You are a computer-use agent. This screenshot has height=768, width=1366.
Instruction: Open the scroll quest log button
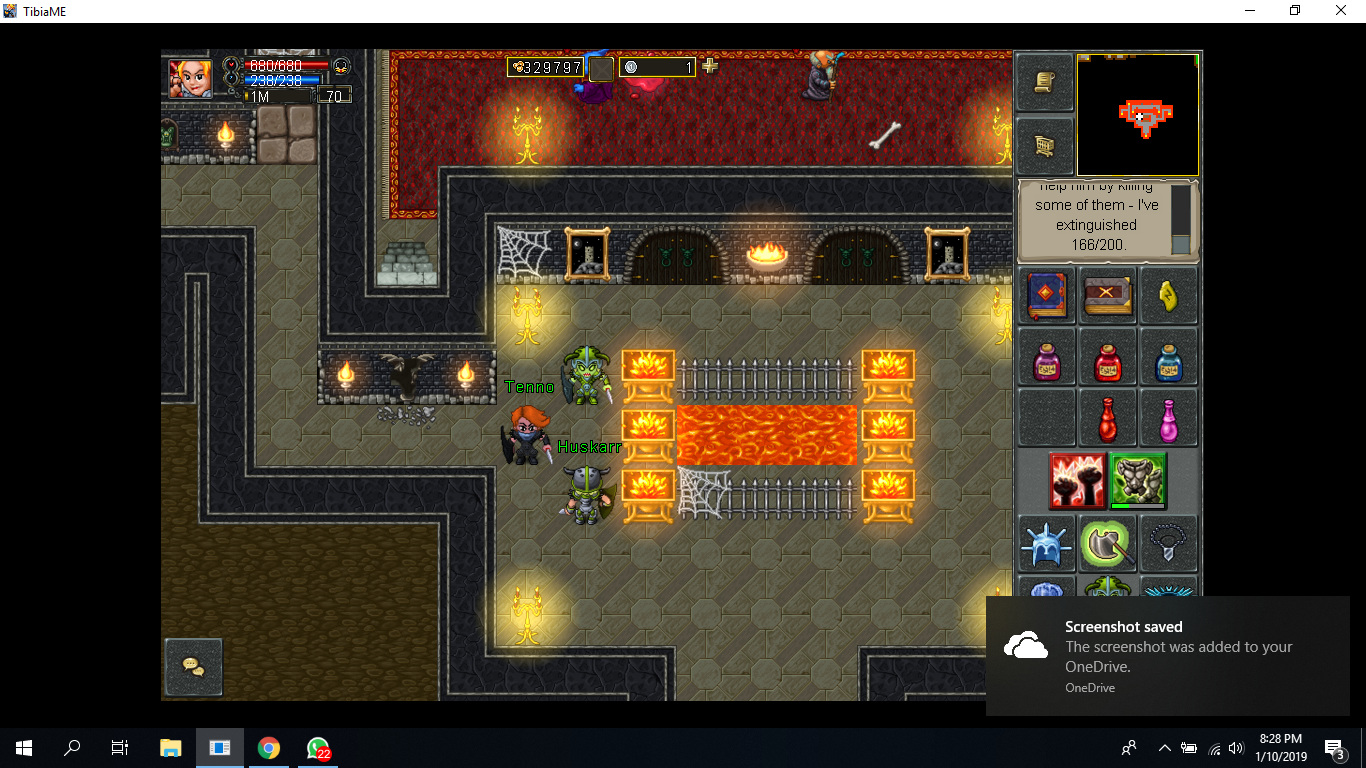point(1045,82)
